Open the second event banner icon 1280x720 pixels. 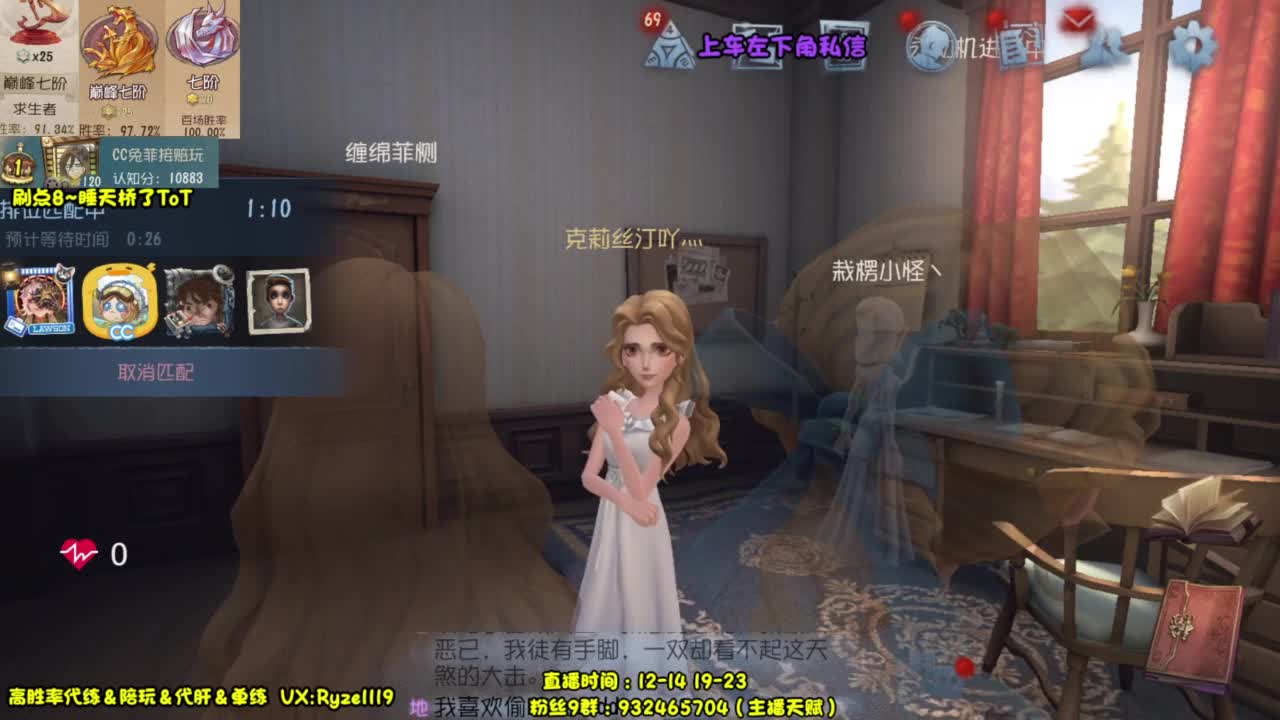pos(845,47)
